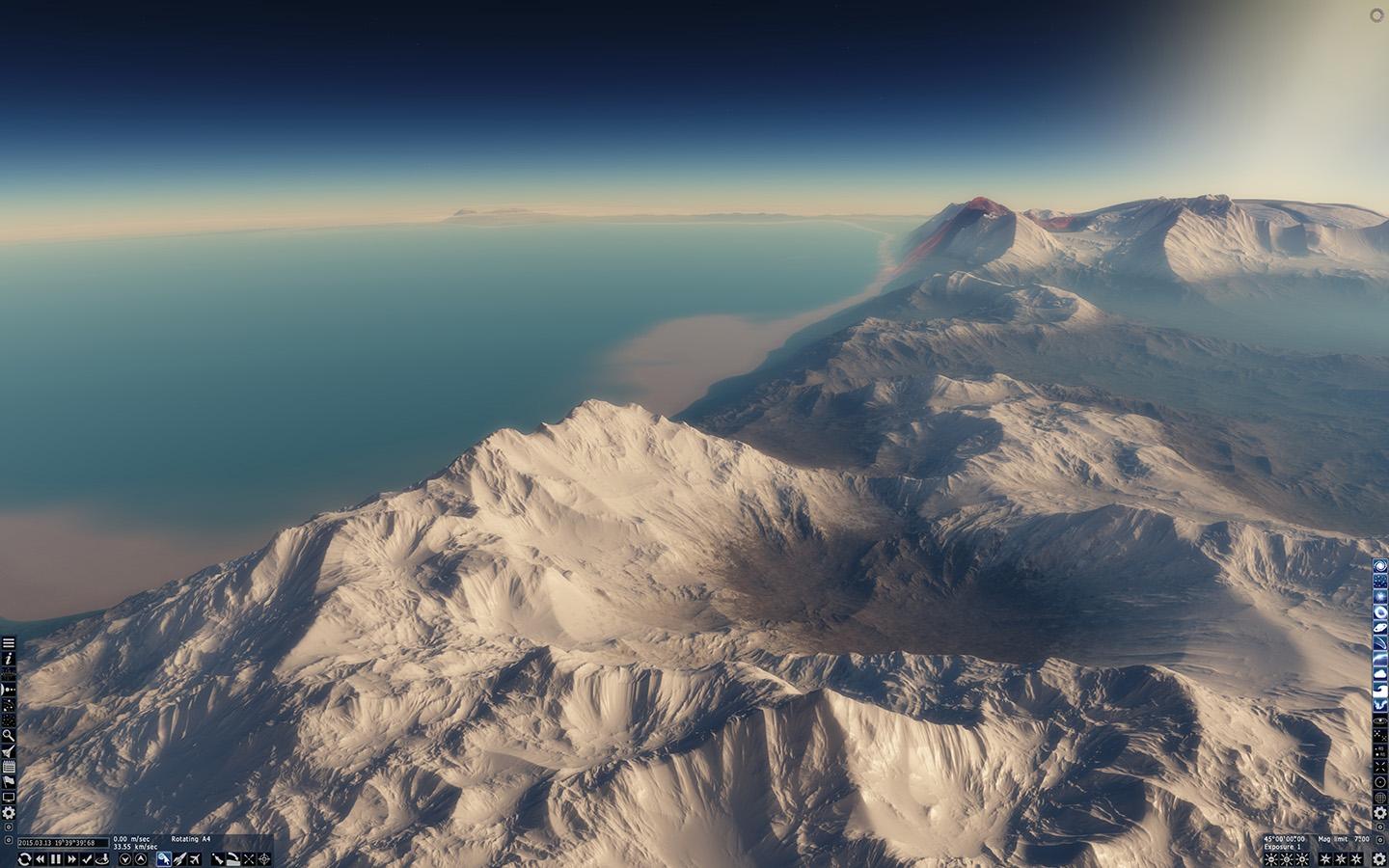Increase time step with the up arrow
This screenshot has width=1389, height=868.
(x=141, y=858)
